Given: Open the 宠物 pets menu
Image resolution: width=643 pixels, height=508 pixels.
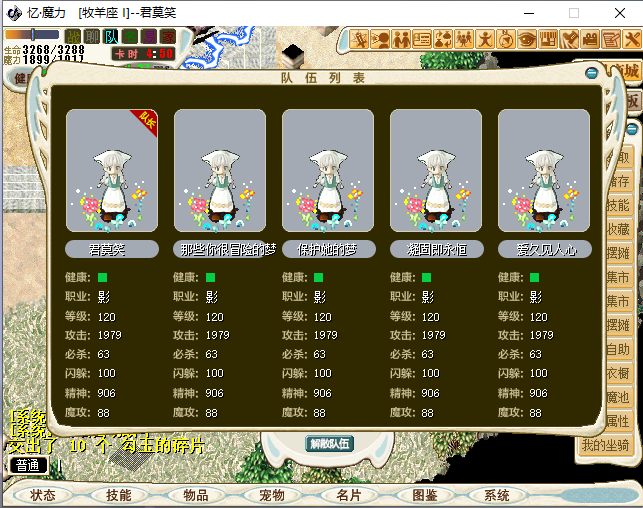Looking at the screenshot, I should (272, 495).
